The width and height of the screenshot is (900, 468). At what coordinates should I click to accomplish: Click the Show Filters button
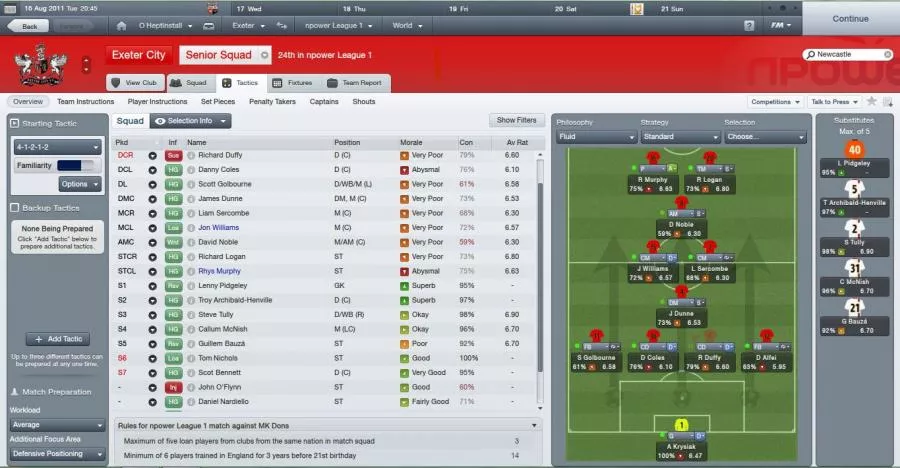point(517,121)
